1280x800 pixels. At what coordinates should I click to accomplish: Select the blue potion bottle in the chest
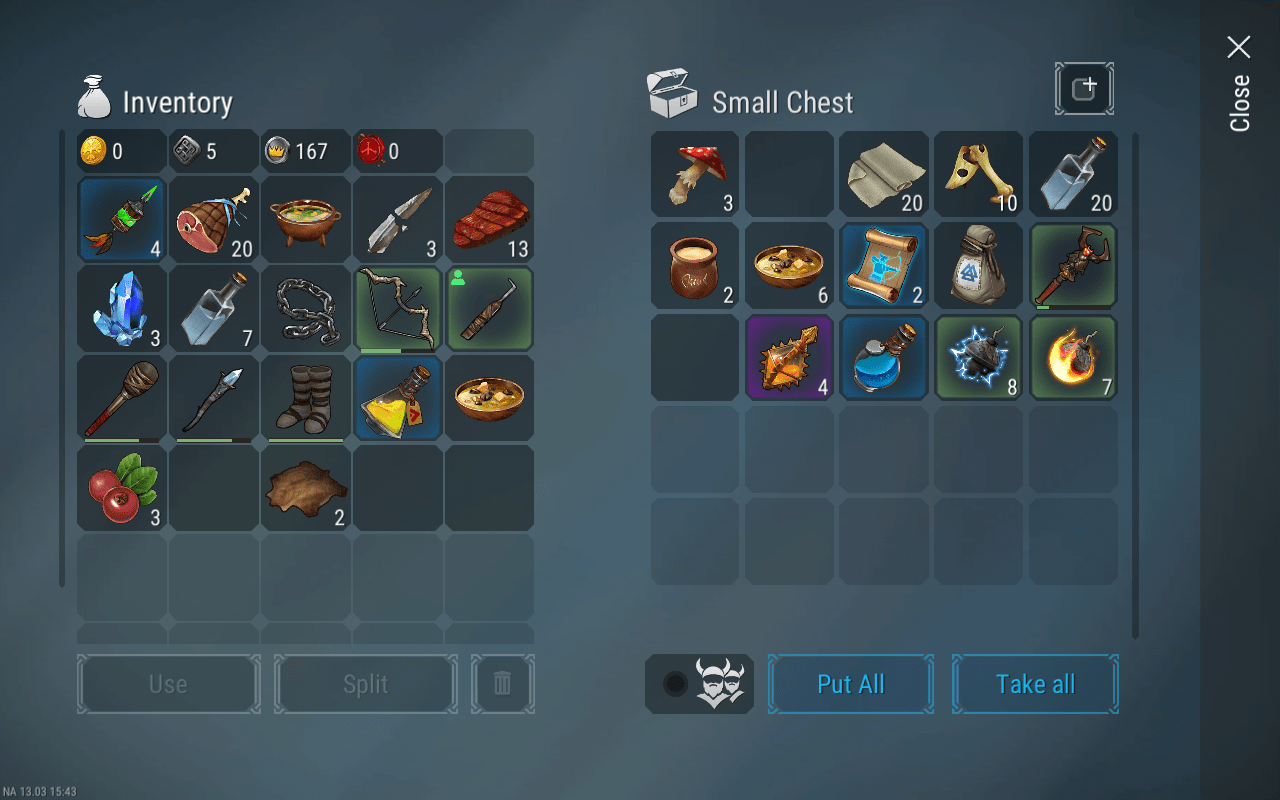pos(884,357)
